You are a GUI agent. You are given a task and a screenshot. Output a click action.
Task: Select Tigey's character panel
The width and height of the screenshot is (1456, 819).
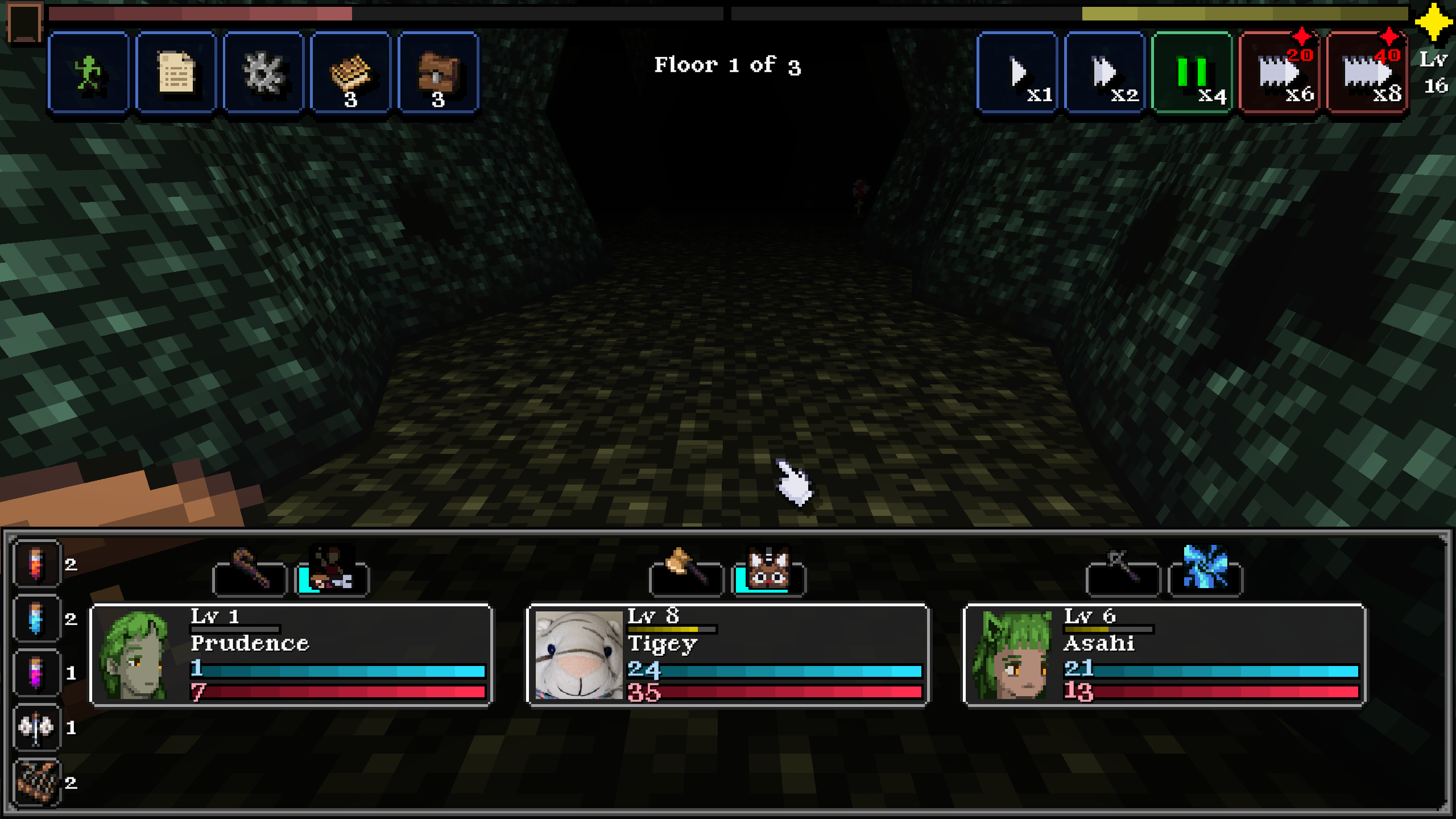tap(727, 655)
